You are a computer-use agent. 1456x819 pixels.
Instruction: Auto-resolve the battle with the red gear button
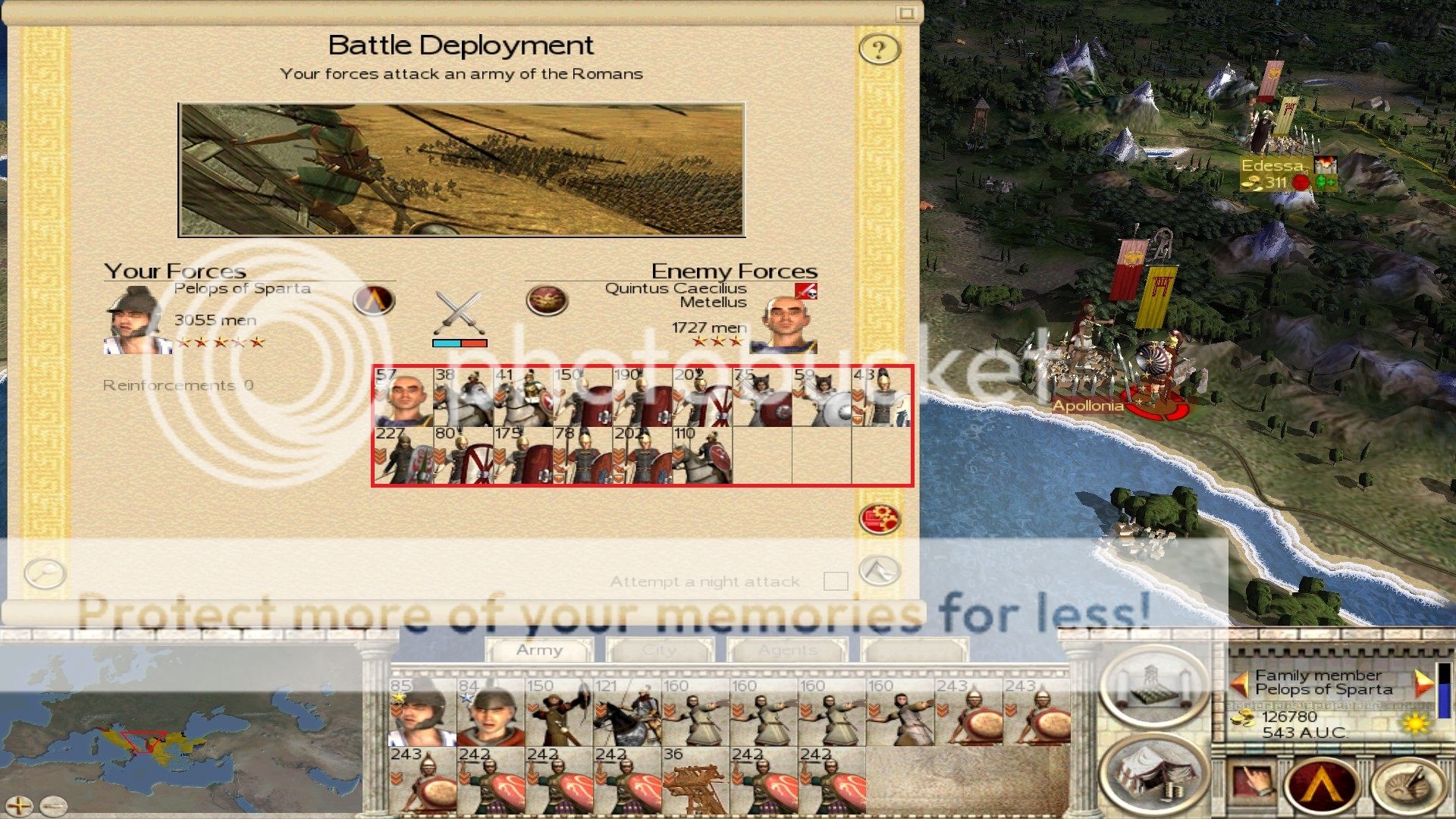coord(879,519)
